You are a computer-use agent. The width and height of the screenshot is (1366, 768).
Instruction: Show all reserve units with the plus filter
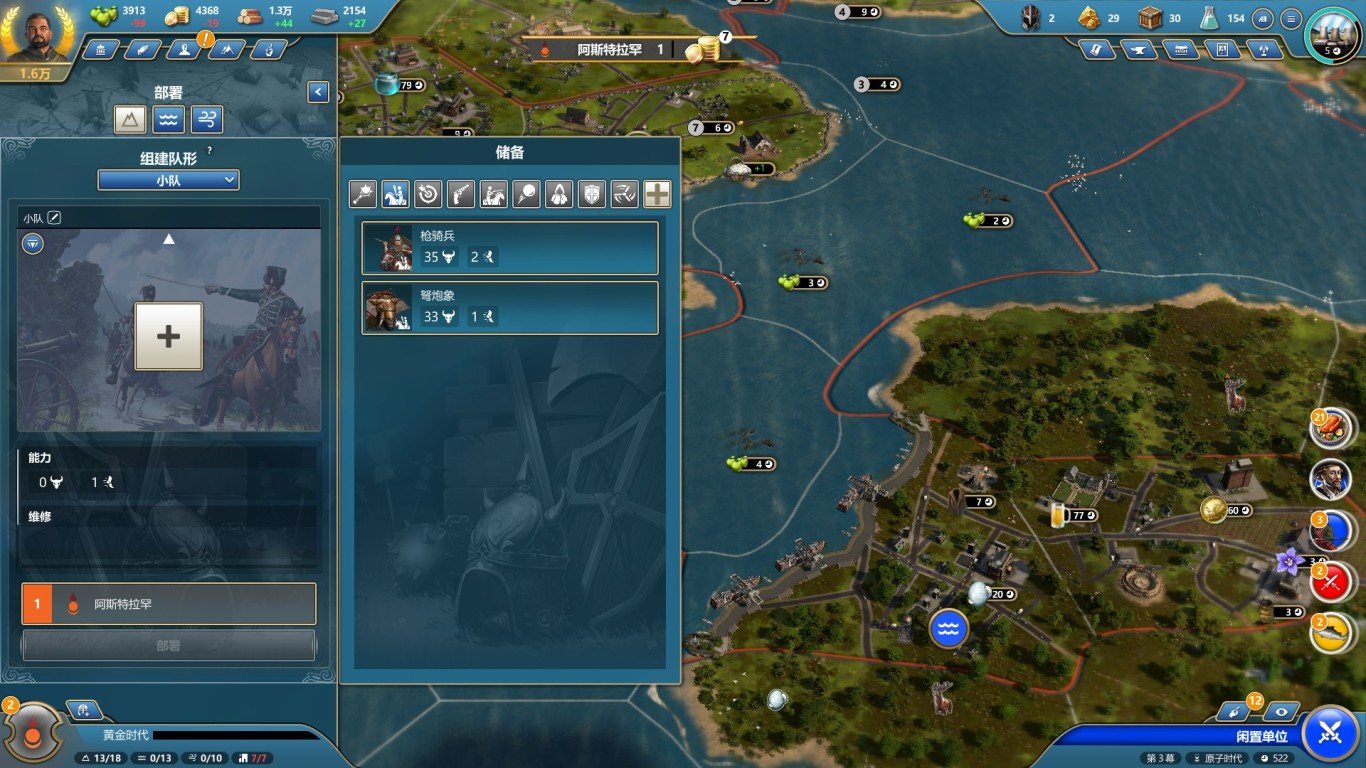(657, 194)
